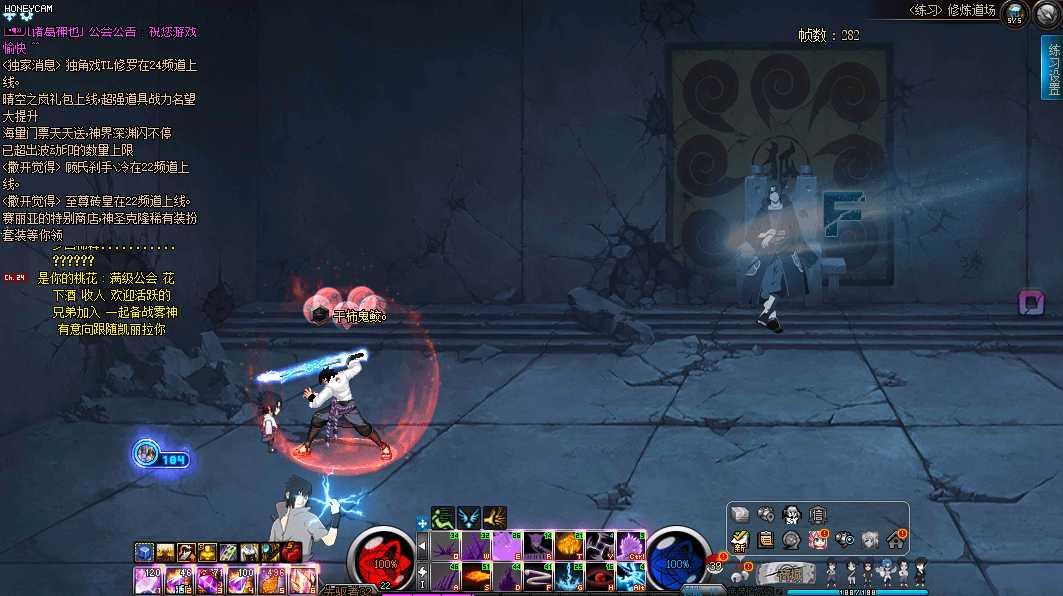Open the 新 checkmark menu icon
Screen dimensions: 1063x596
click(740, 539)
